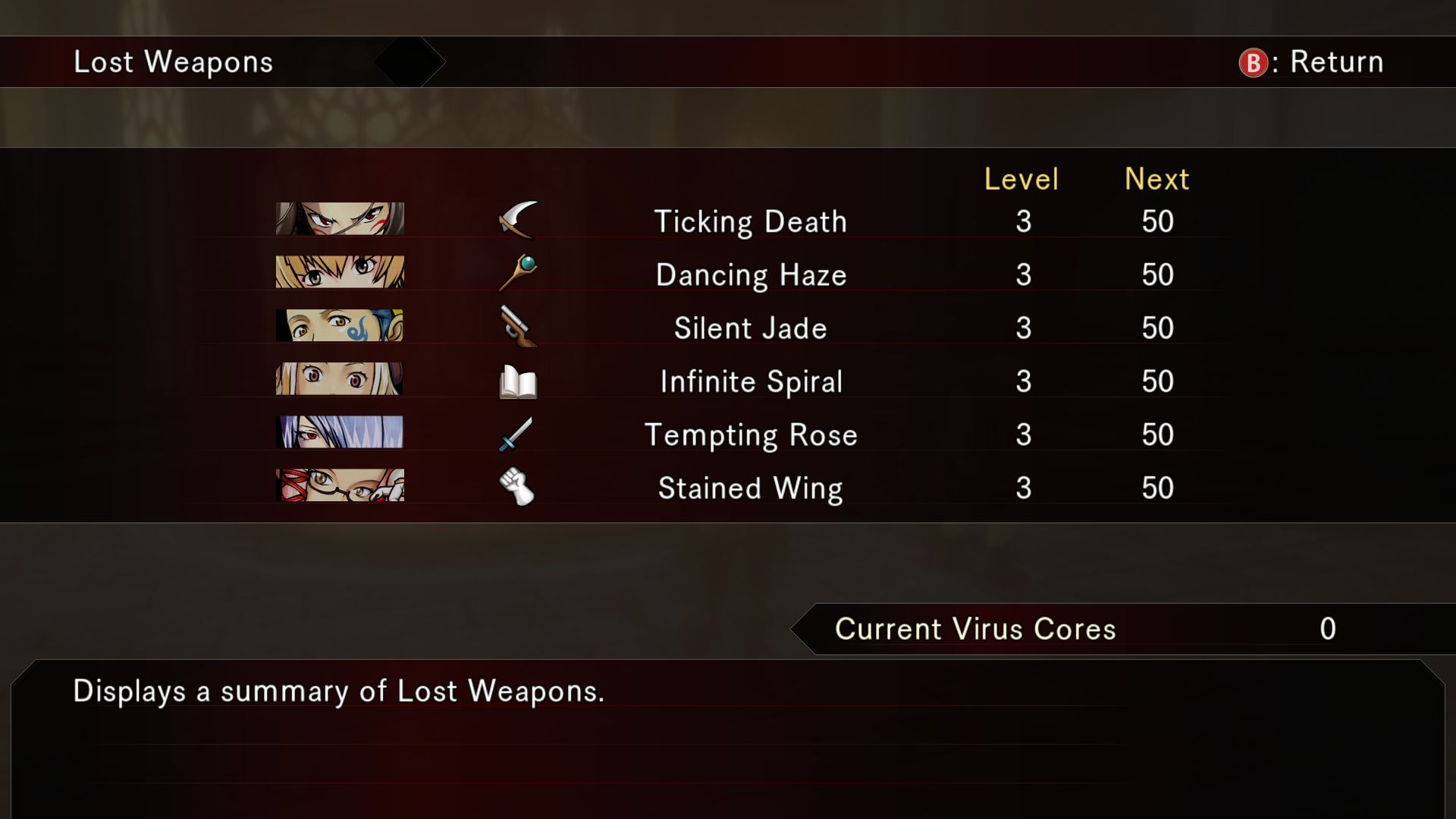Select the Silent Jade weapon row
This screenshot has width=1456, height=819.
750,328
